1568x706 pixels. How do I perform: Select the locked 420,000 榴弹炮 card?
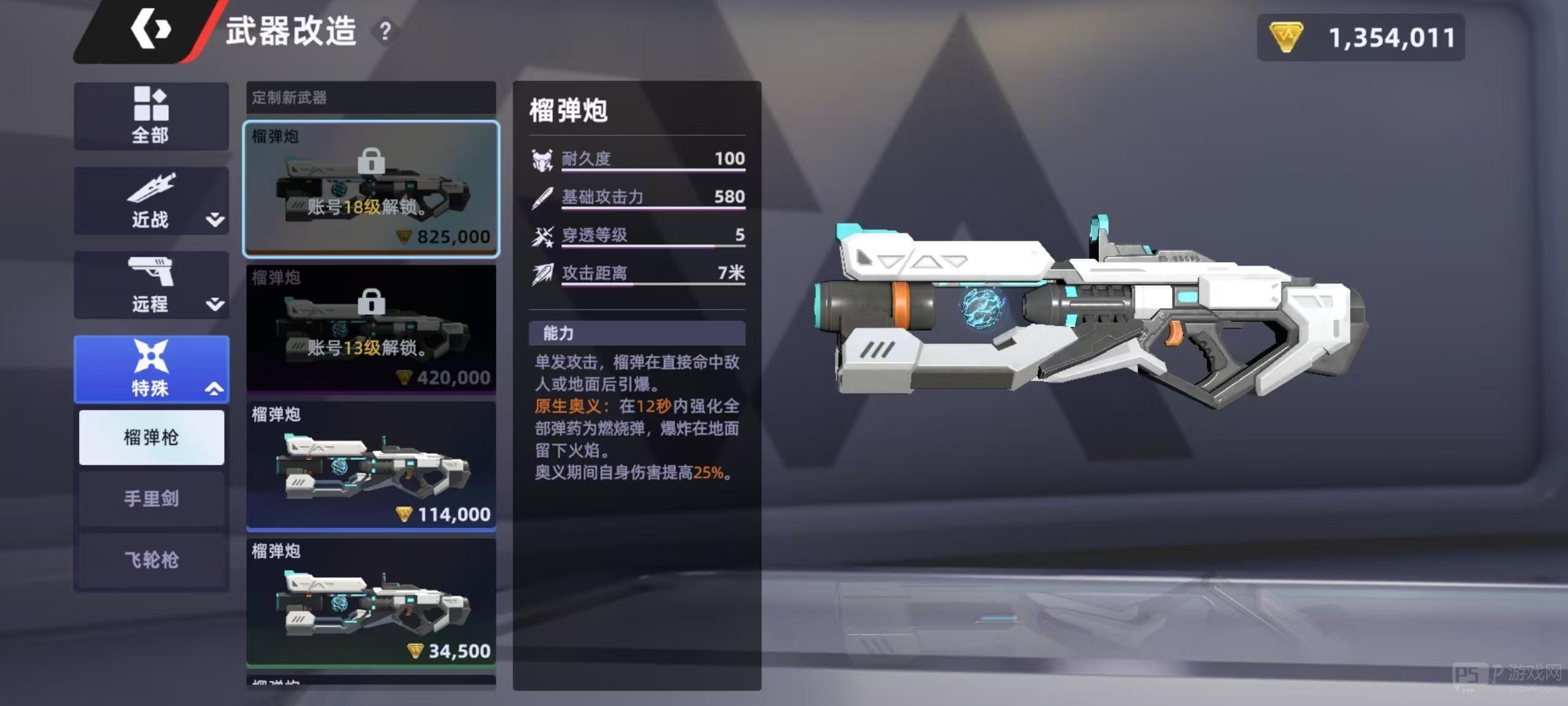point(371,328)
